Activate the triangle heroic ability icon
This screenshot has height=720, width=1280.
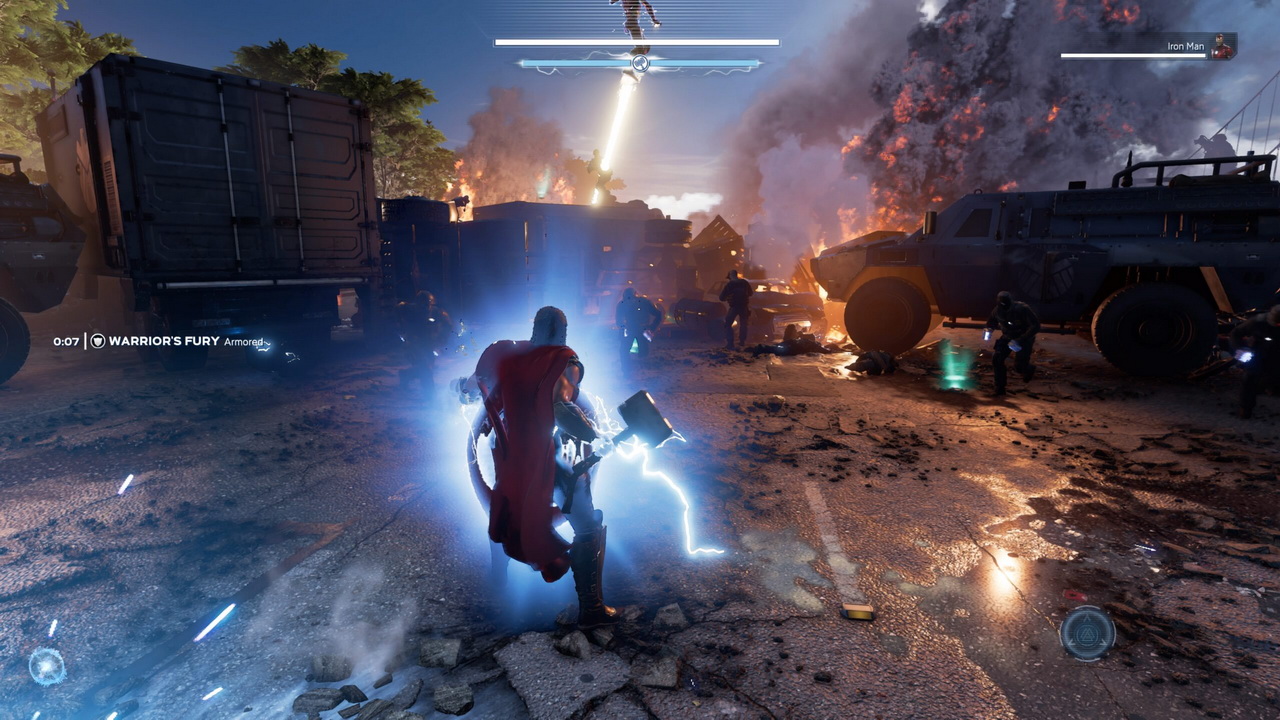pos(1087,633)
